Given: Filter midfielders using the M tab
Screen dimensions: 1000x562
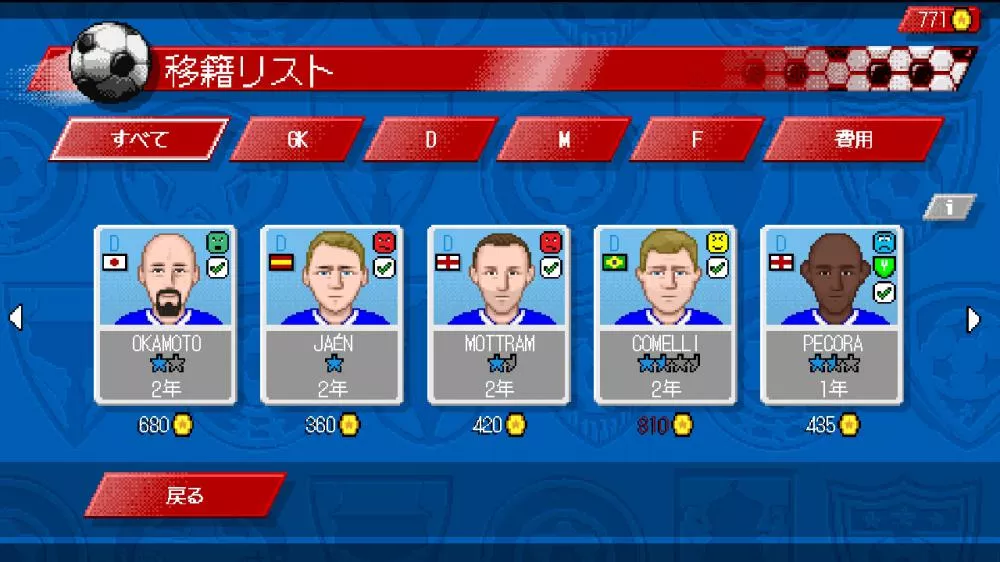Looking at the screenshot, I should 564,139.
